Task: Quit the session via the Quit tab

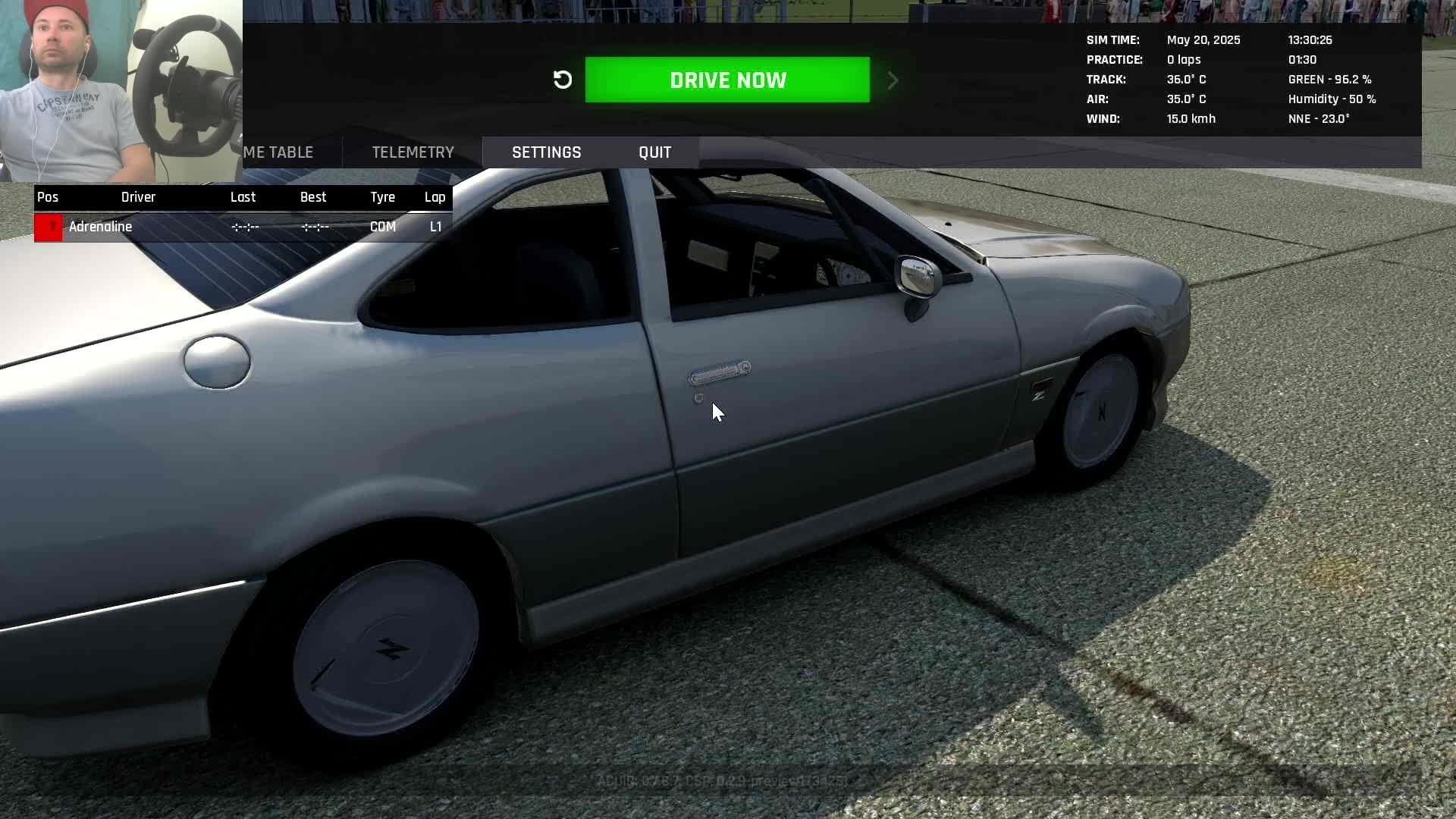Action: pos(654,152)
